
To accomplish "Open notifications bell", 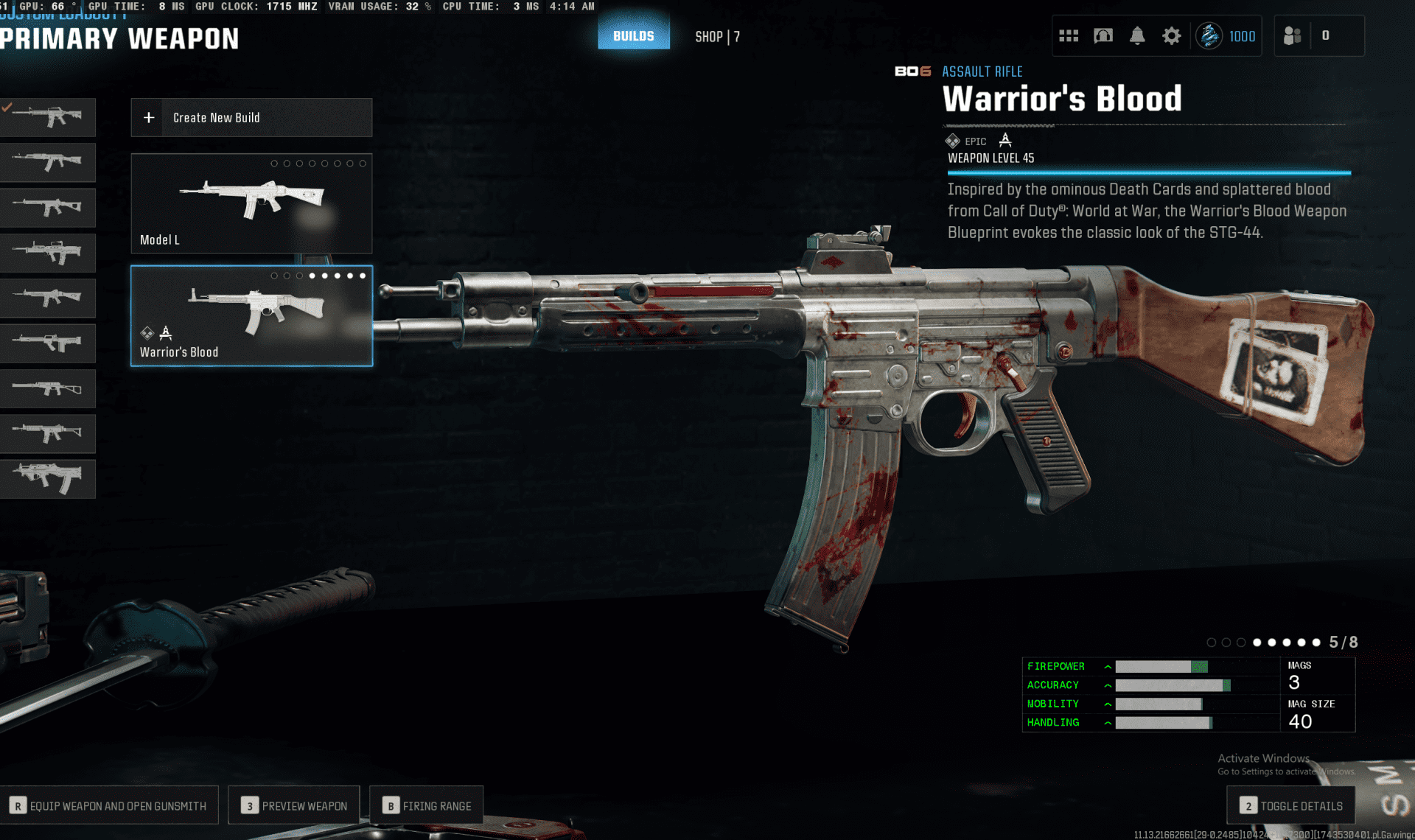I will [x=1137, y=36].
